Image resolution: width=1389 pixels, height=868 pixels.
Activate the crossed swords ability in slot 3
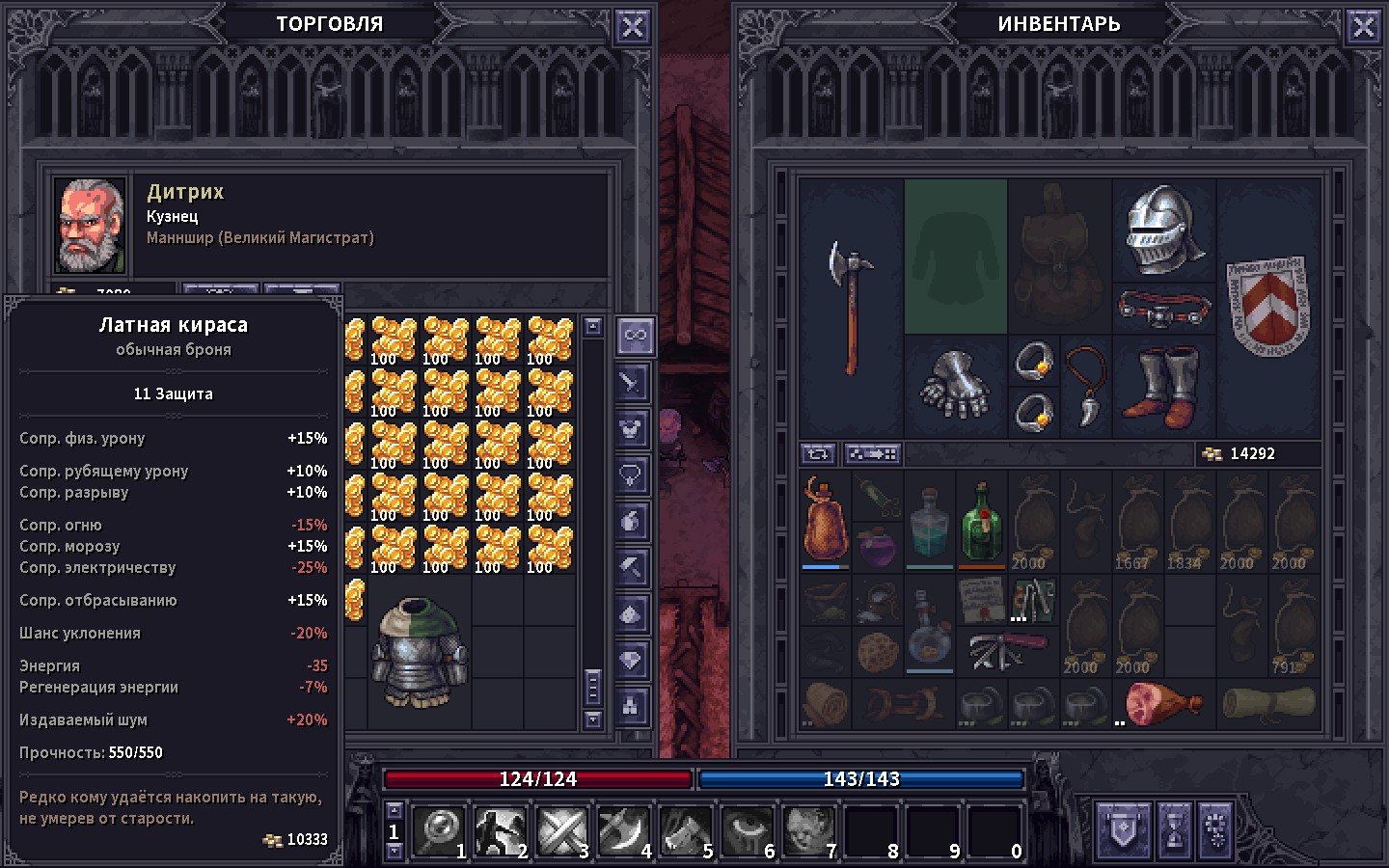point(563,829)
